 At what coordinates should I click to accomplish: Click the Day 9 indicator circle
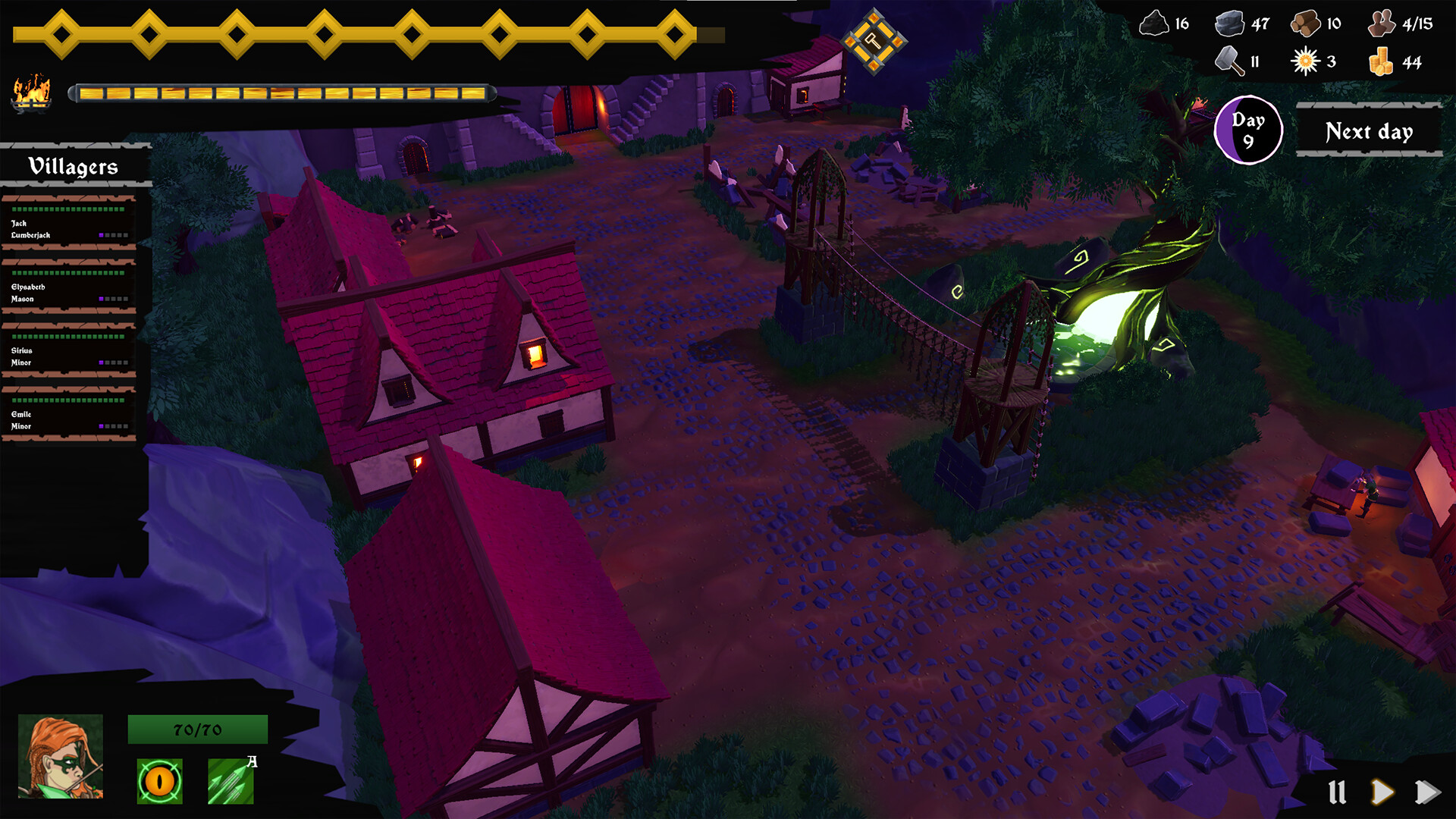pyautogui.click(x=1248, y=129)
